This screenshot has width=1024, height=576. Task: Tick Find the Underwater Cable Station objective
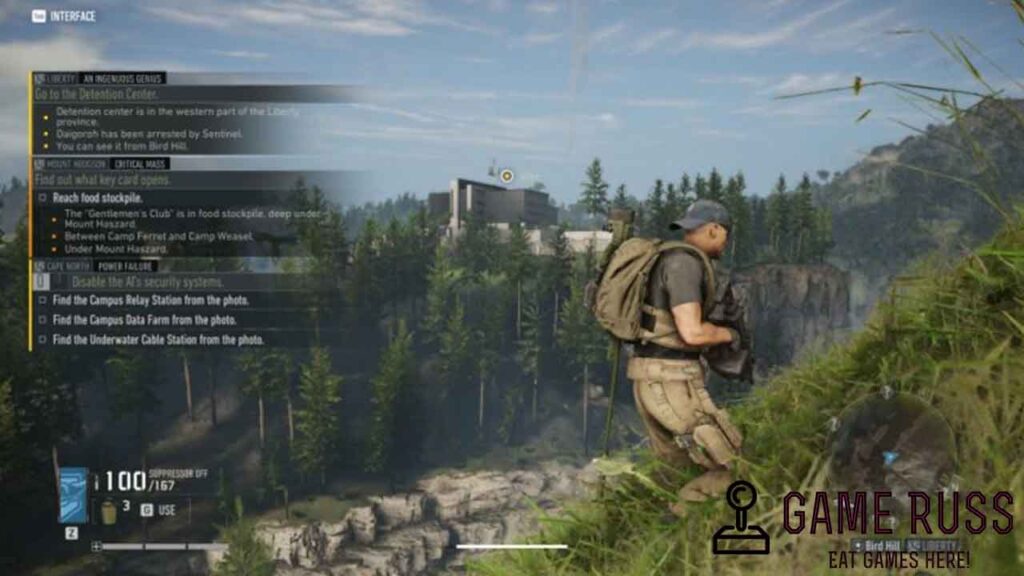pos(42,340)
